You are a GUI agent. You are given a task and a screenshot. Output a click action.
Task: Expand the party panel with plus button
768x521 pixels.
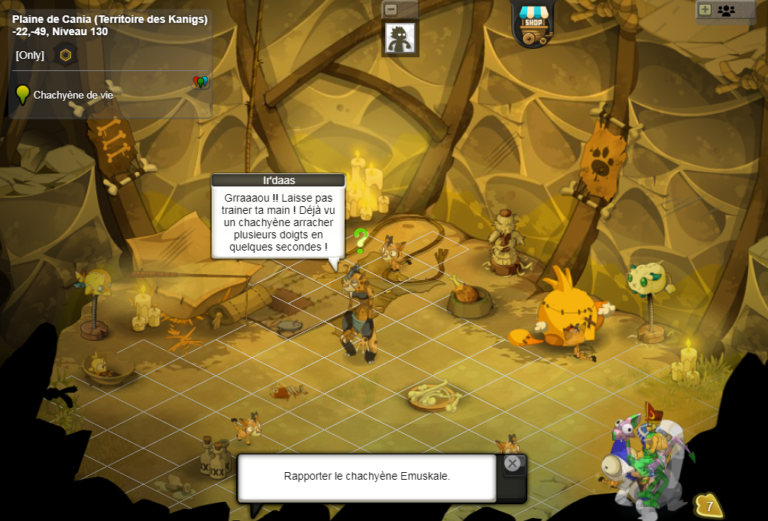coord(705,10)
